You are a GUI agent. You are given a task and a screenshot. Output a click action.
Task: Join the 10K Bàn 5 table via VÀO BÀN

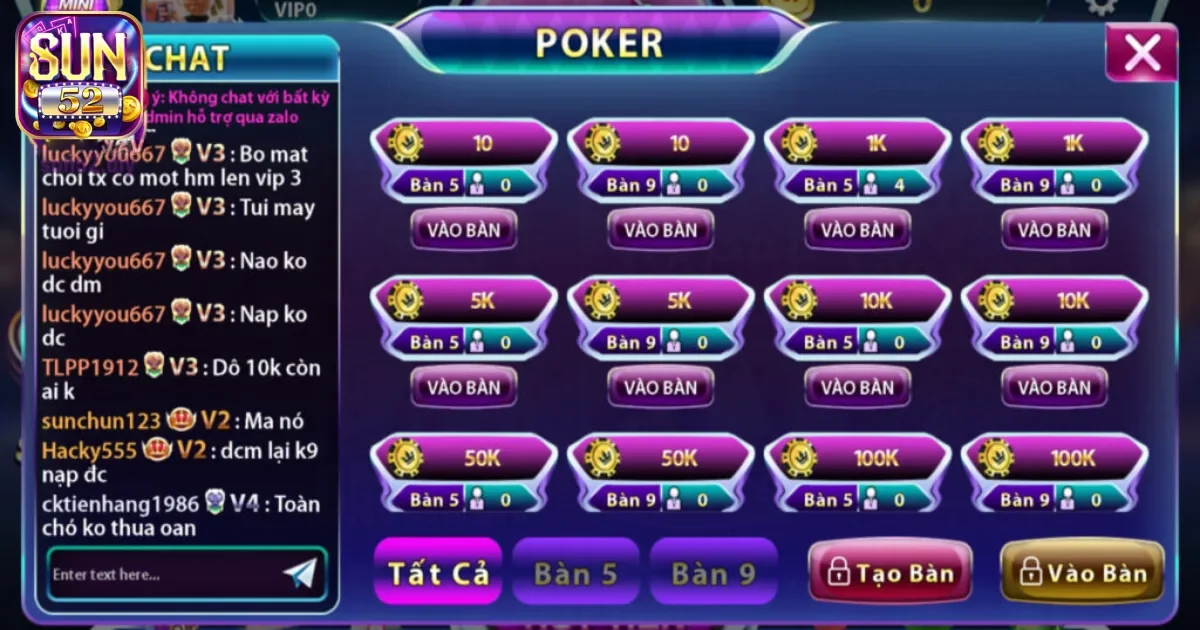(x=858, y=387)
